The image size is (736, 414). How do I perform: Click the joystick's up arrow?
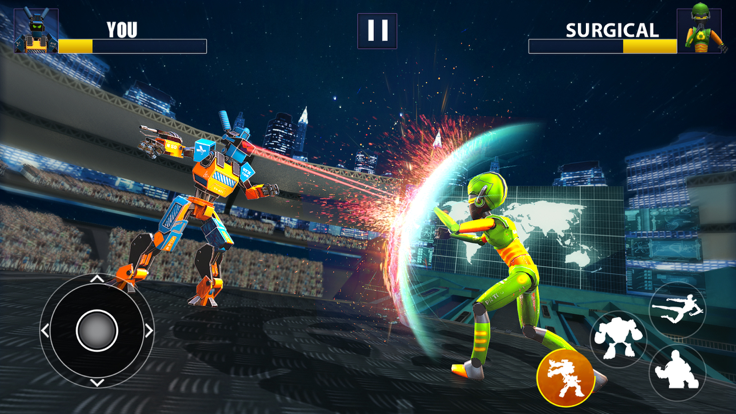[x=97, y=280]
